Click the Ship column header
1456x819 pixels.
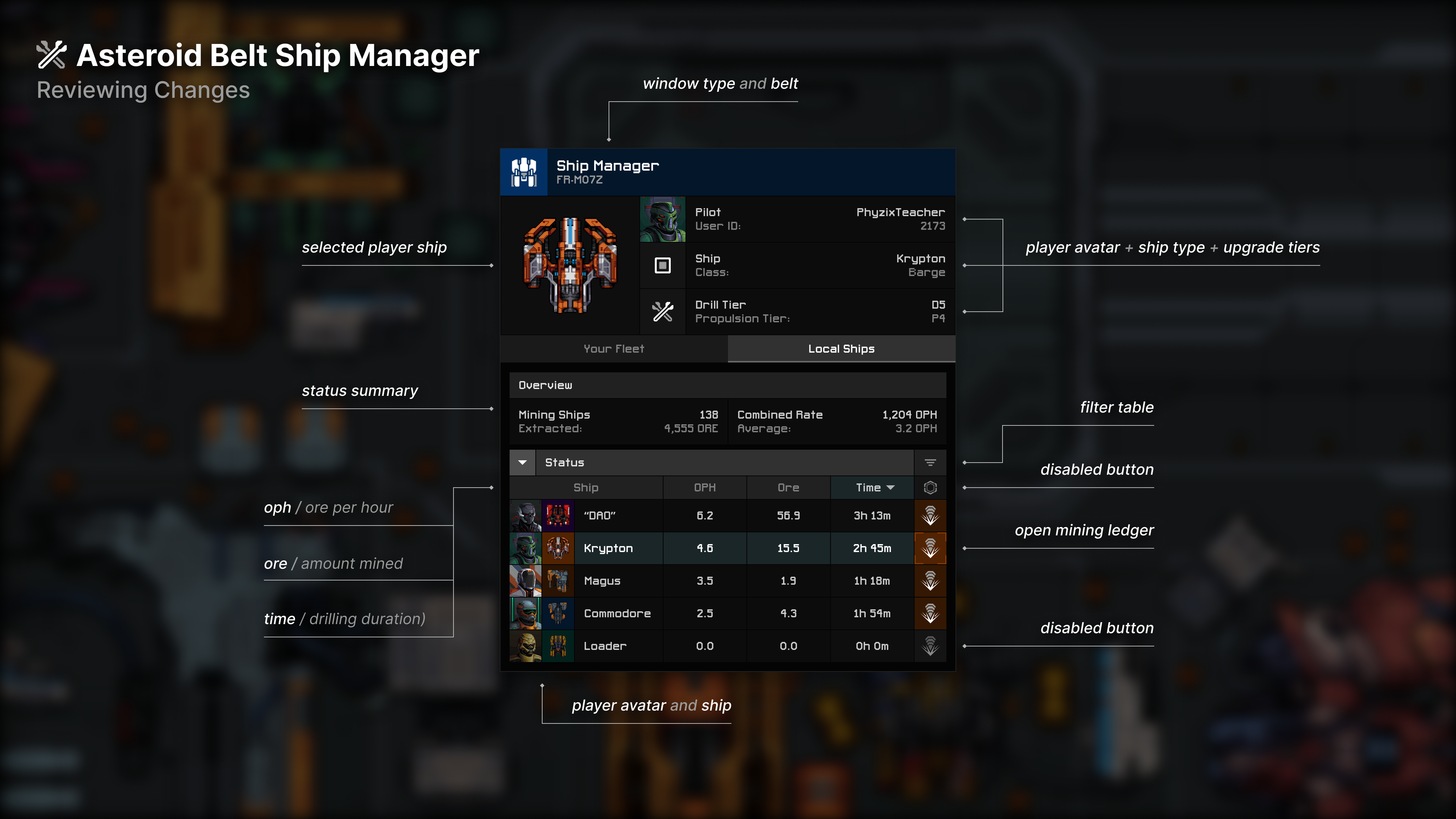pos(585,487)
